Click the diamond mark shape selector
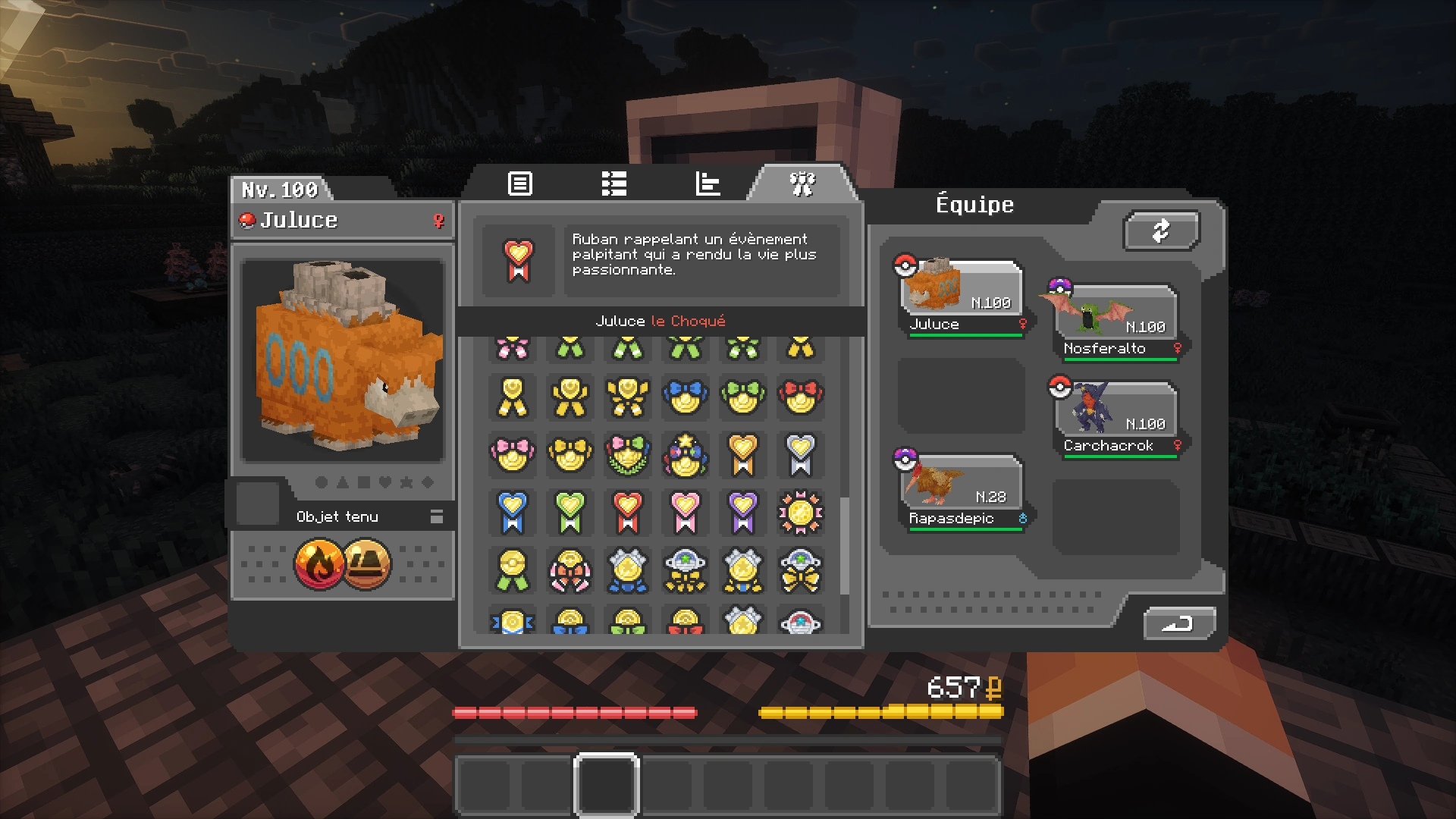Image resolution: width=1456 pixels, height=819 pixels. click(426, 482)
